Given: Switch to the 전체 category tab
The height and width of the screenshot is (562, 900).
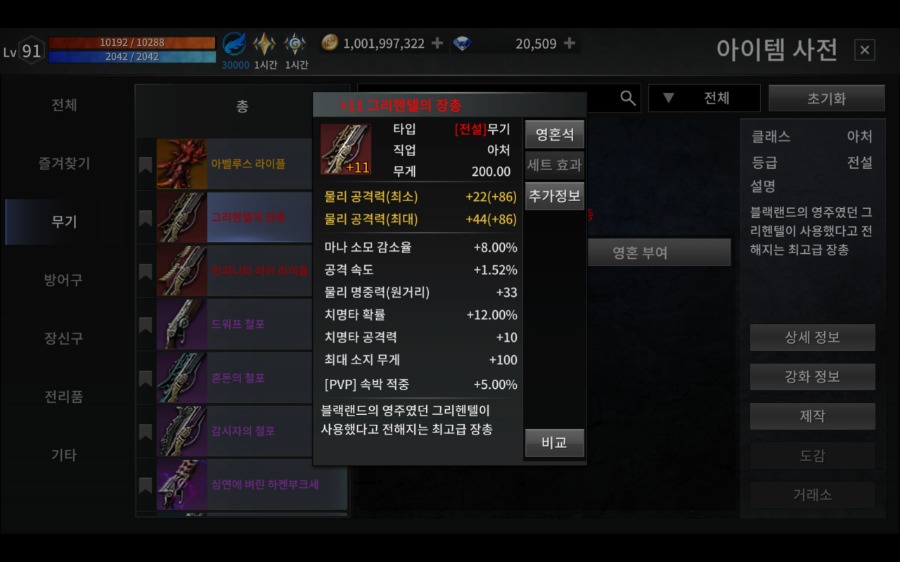Looking at the screenshot, I should [x=64, y=105].
